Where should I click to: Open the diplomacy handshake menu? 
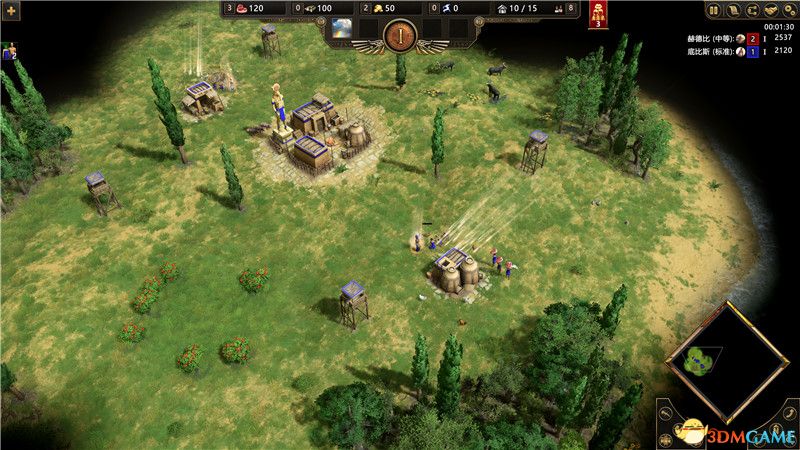tap(771, 11)
